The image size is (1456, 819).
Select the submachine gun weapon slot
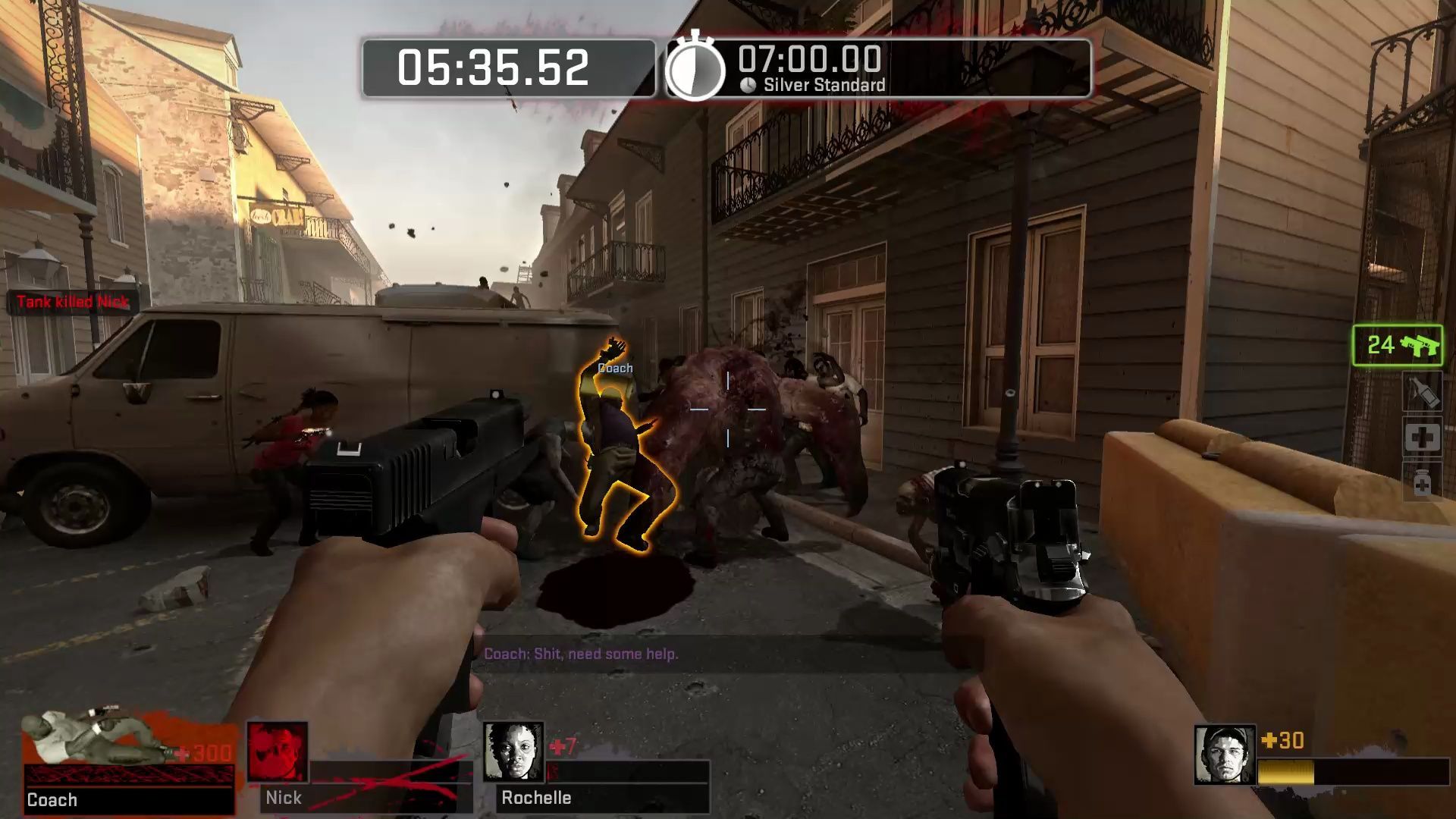pos(1397,346)
